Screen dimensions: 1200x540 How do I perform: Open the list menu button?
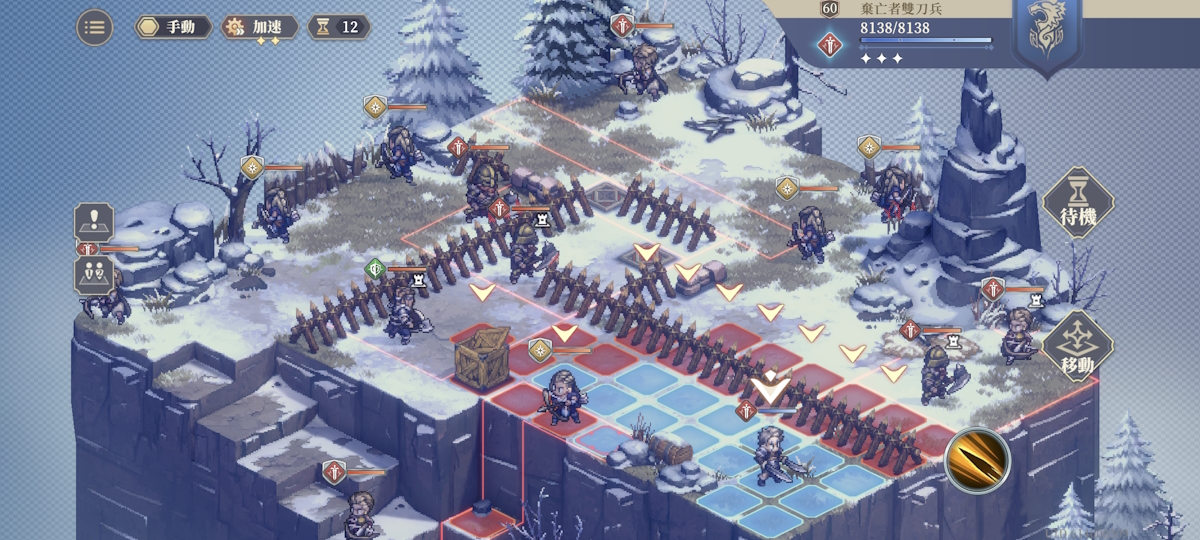coord(95,27)
